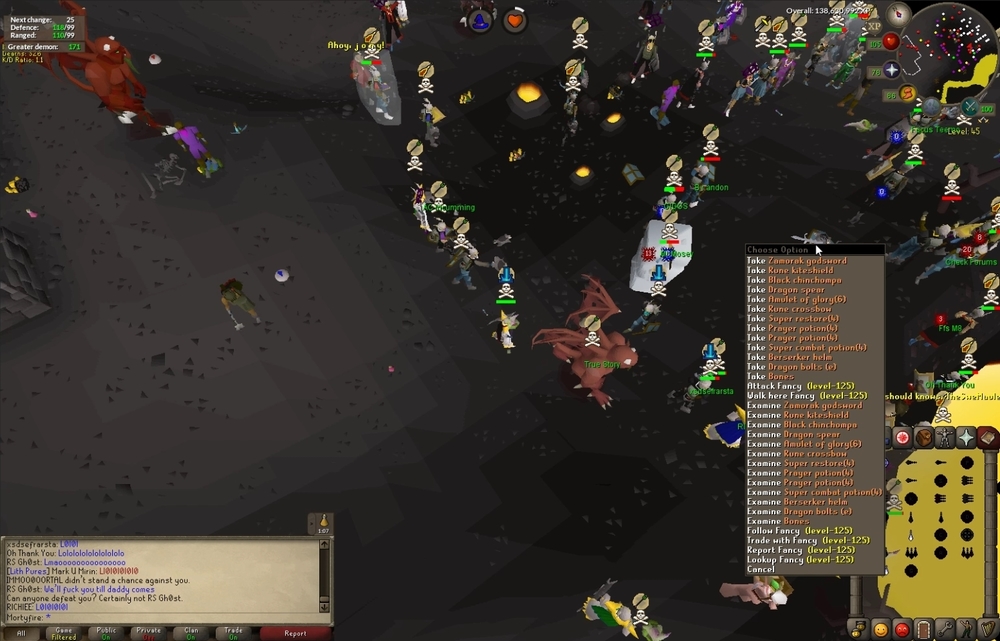
Task: Click the compass icon
Action: tap(899, 14)
